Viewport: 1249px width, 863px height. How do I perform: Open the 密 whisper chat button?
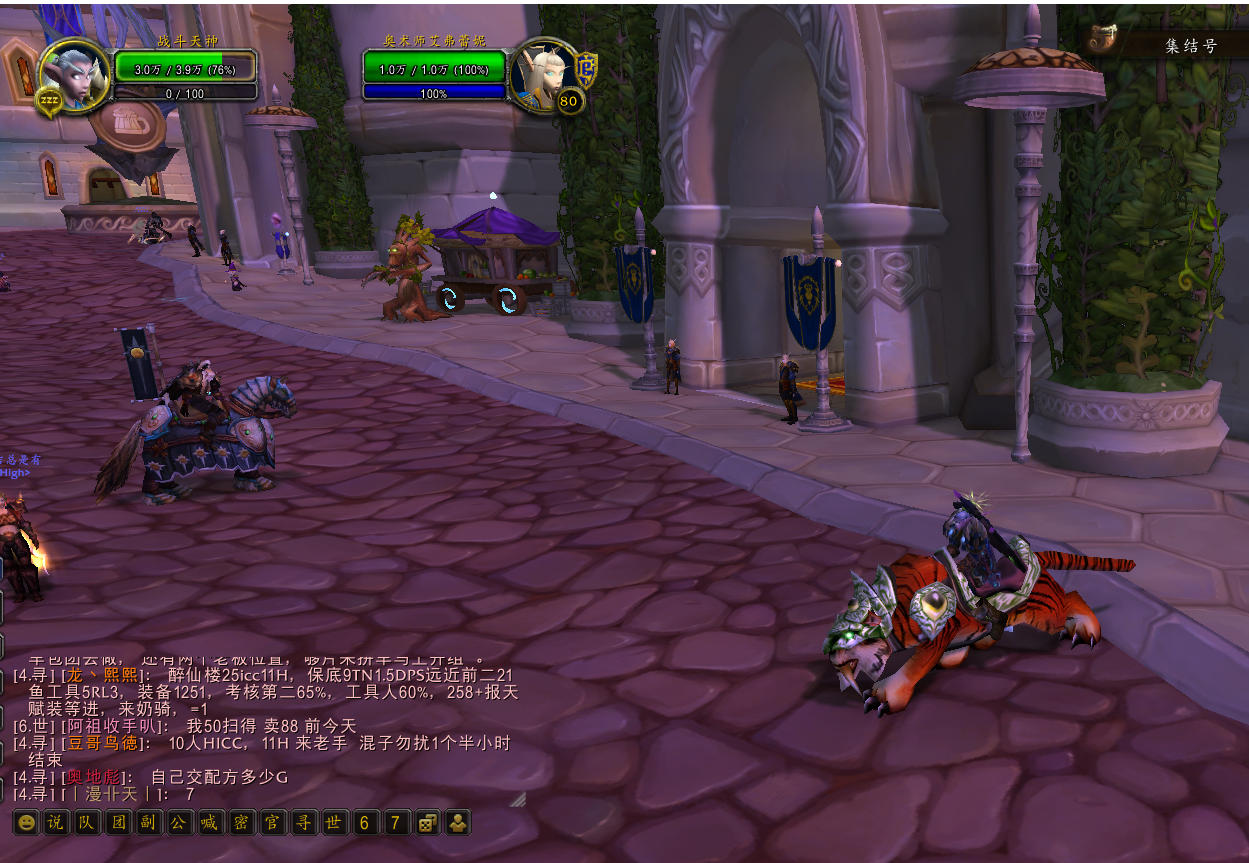click(x=240, y=823)
